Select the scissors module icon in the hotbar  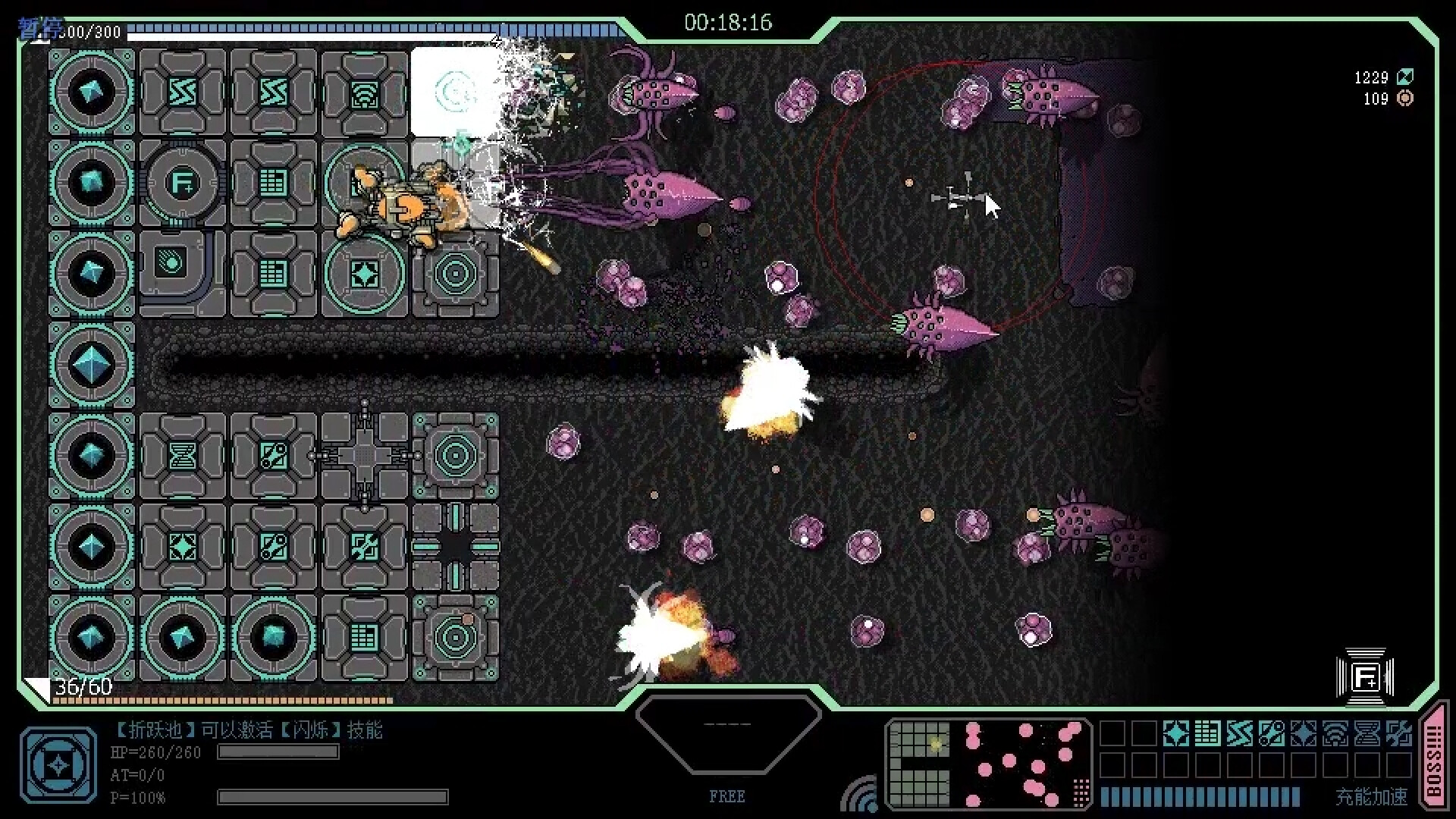click(x=1271, y=733)
